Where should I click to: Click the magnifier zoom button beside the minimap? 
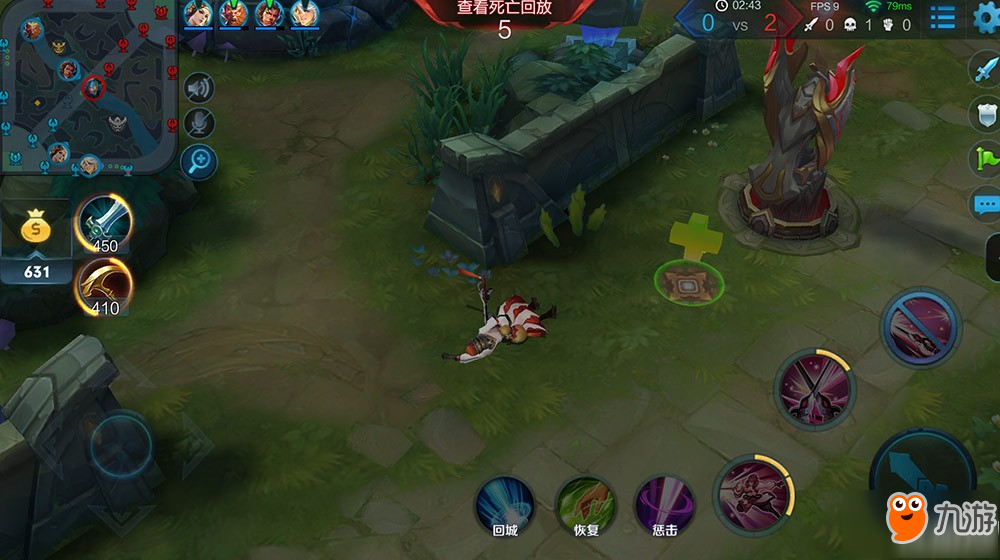tap(199, 159)
